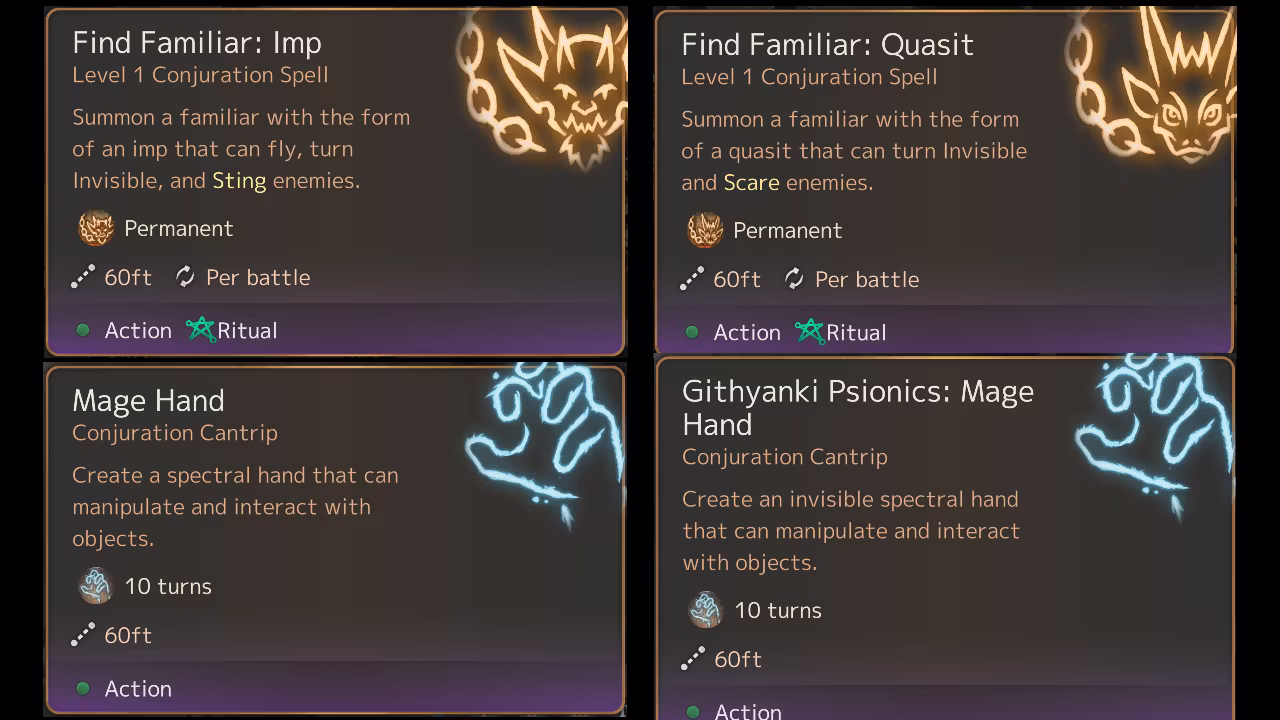
Task: Select the Find Familiar: Imp spell card
Action: (x=335, y=182)
